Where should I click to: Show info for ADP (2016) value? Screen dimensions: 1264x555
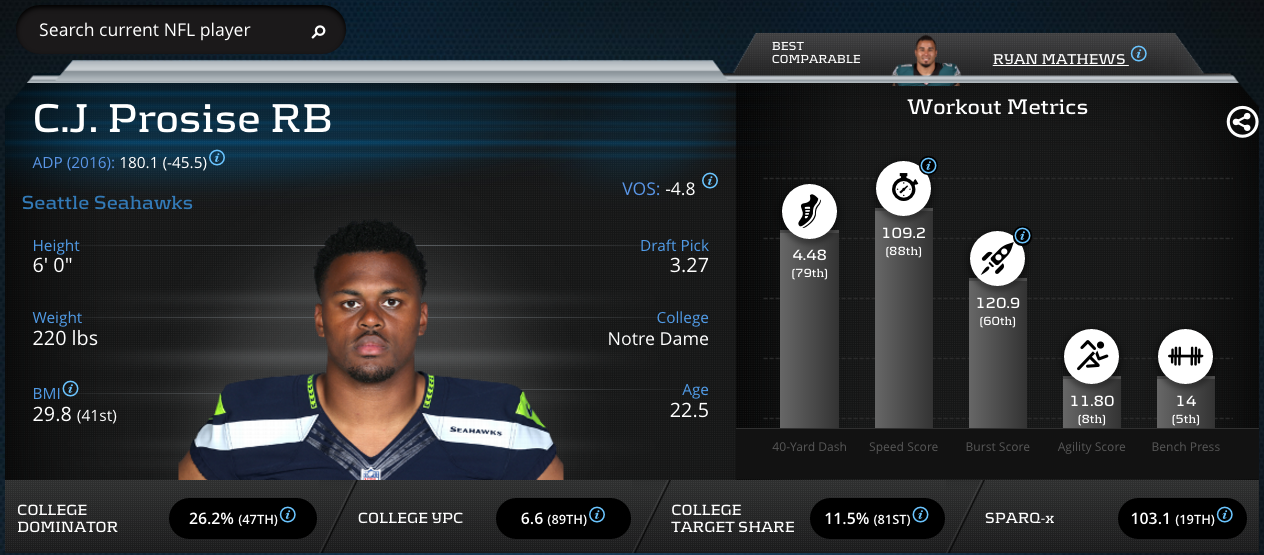point(217,158)
